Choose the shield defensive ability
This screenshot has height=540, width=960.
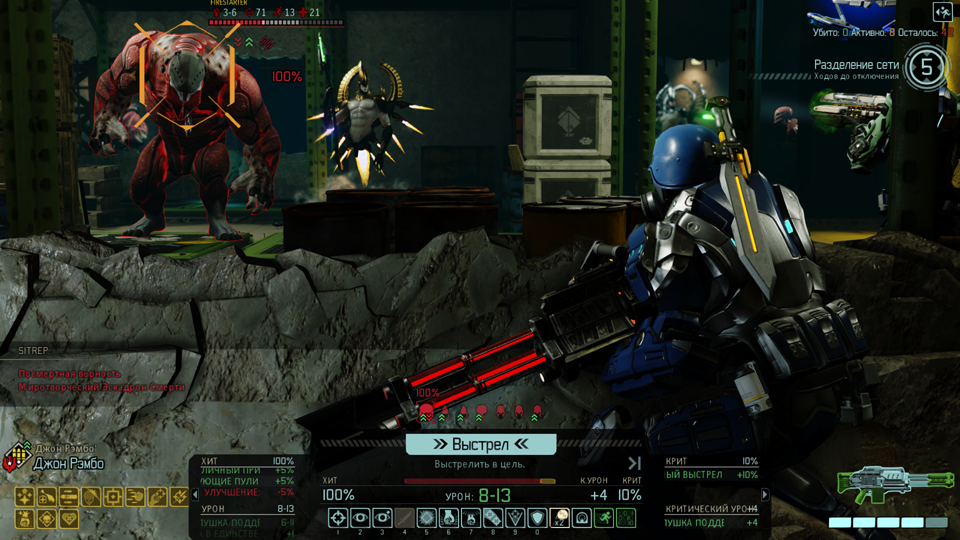pyautogui.click(x=537, y=518)
